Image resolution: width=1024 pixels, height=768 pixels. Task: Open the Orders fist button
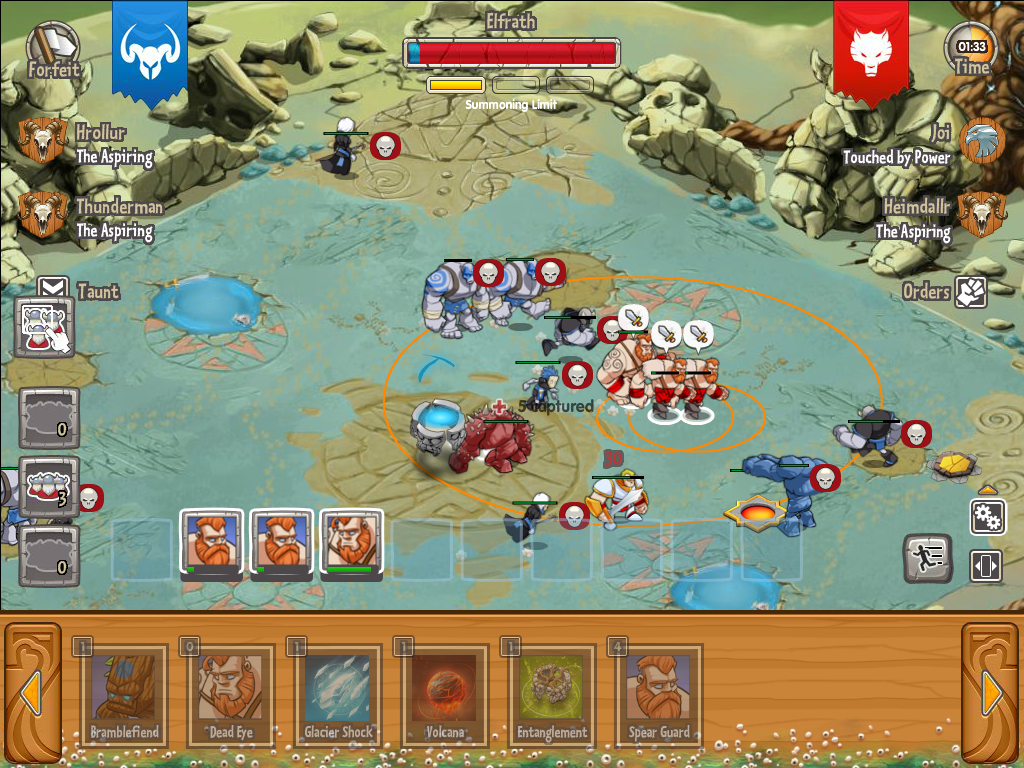tap(970, 292)
